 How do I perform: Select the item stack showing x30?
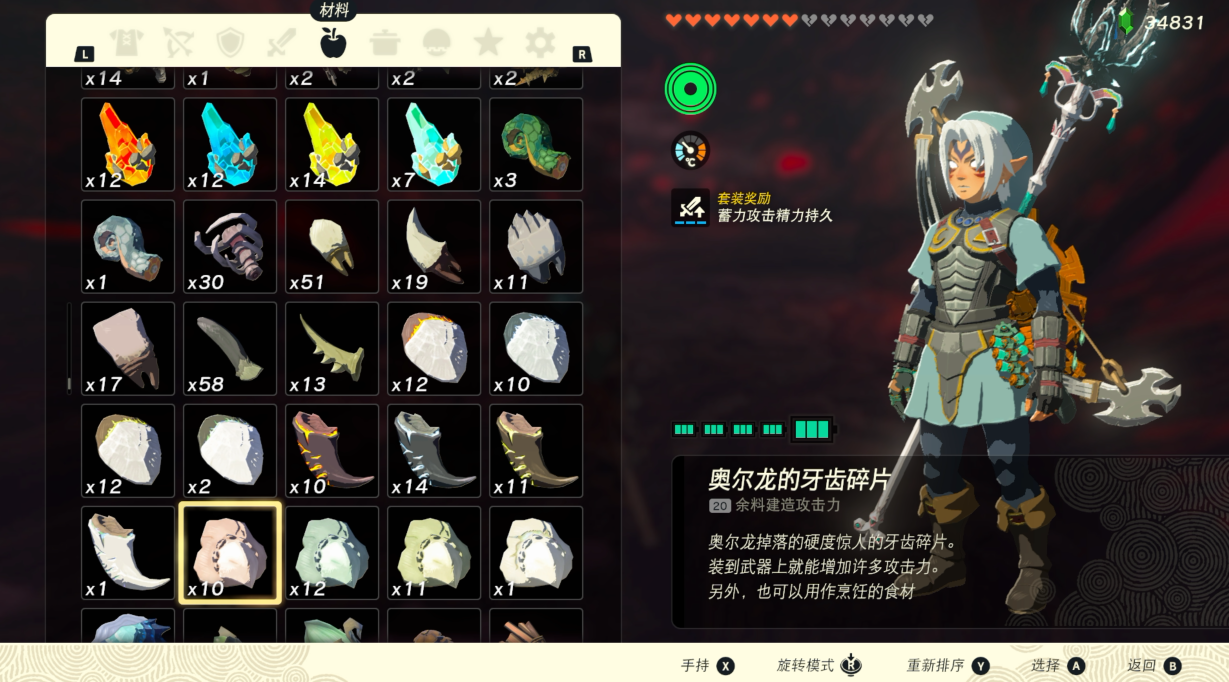[230, 247]
